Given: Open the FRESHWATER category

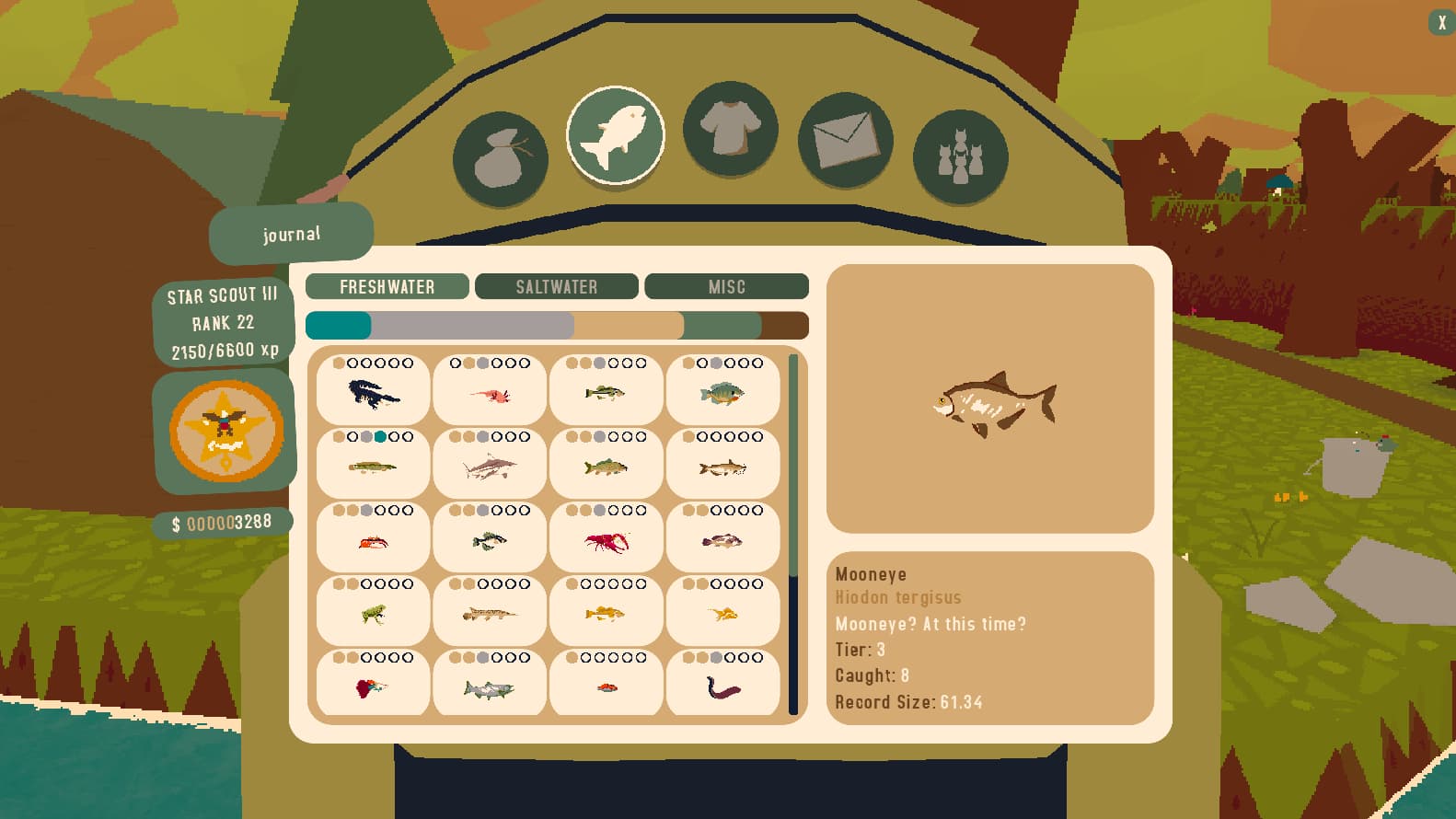Looking at the screenshot, I should pyautogui.click(x=387, y=286).
